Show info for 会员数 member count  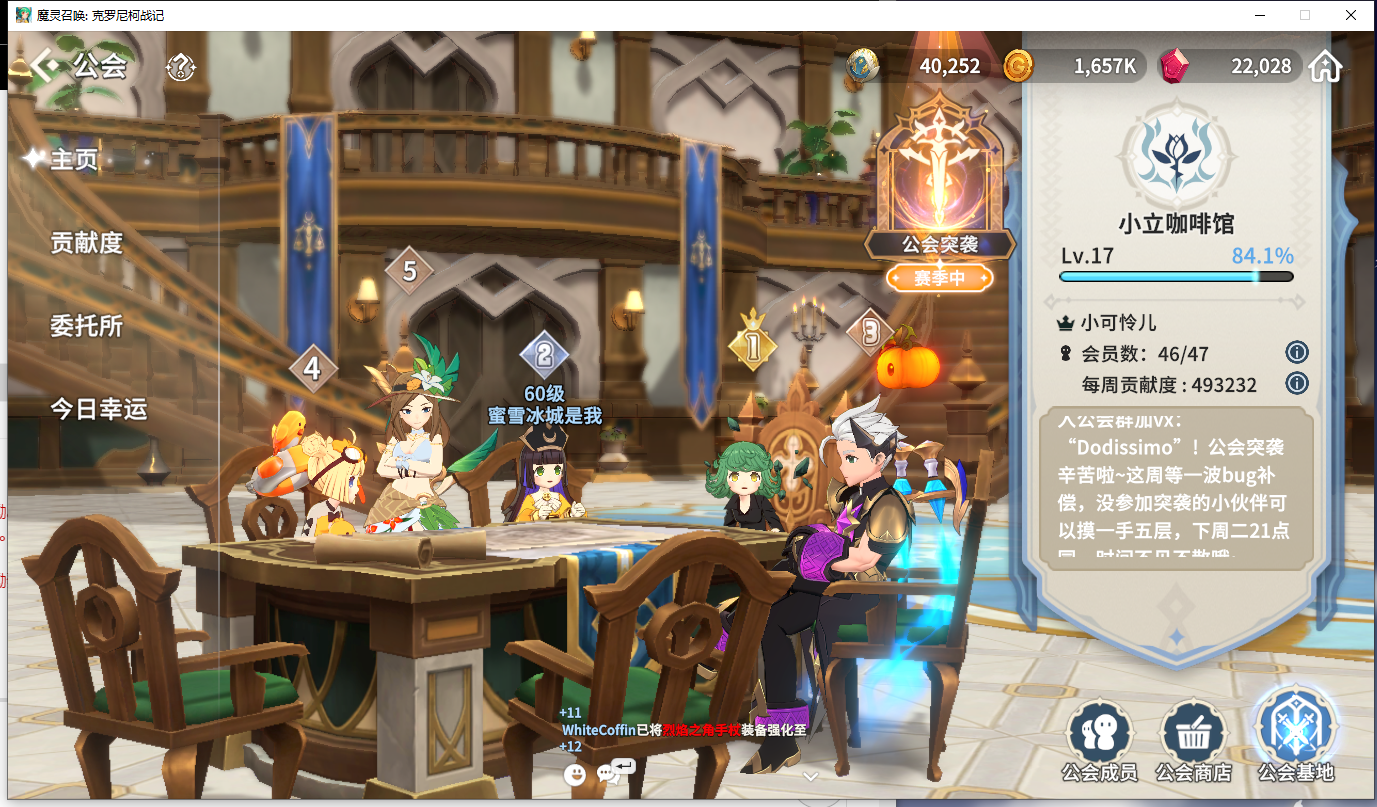tap(1297, 352)
